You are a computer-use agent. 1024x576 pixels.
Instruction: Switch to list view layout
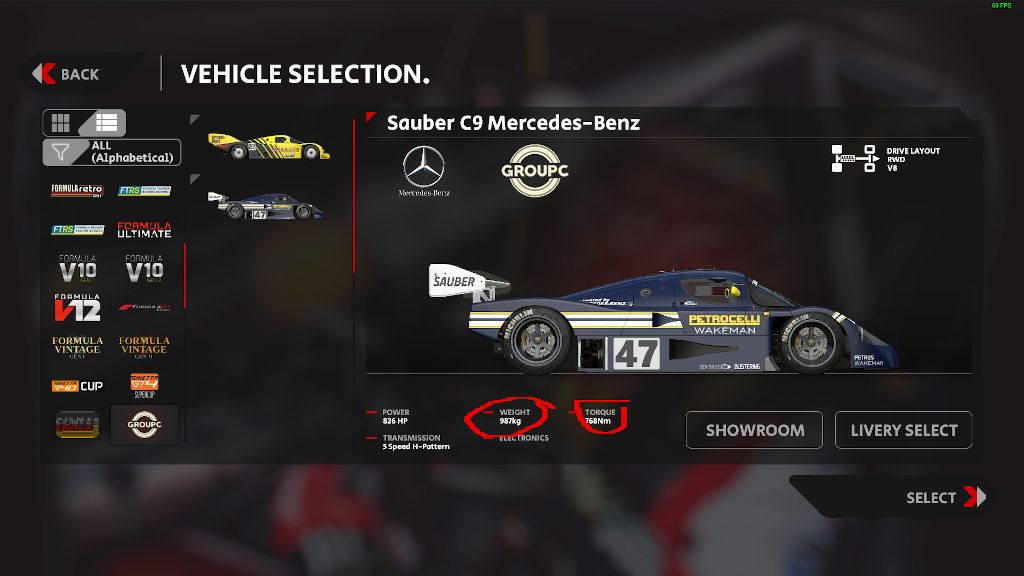pos(107,123)
